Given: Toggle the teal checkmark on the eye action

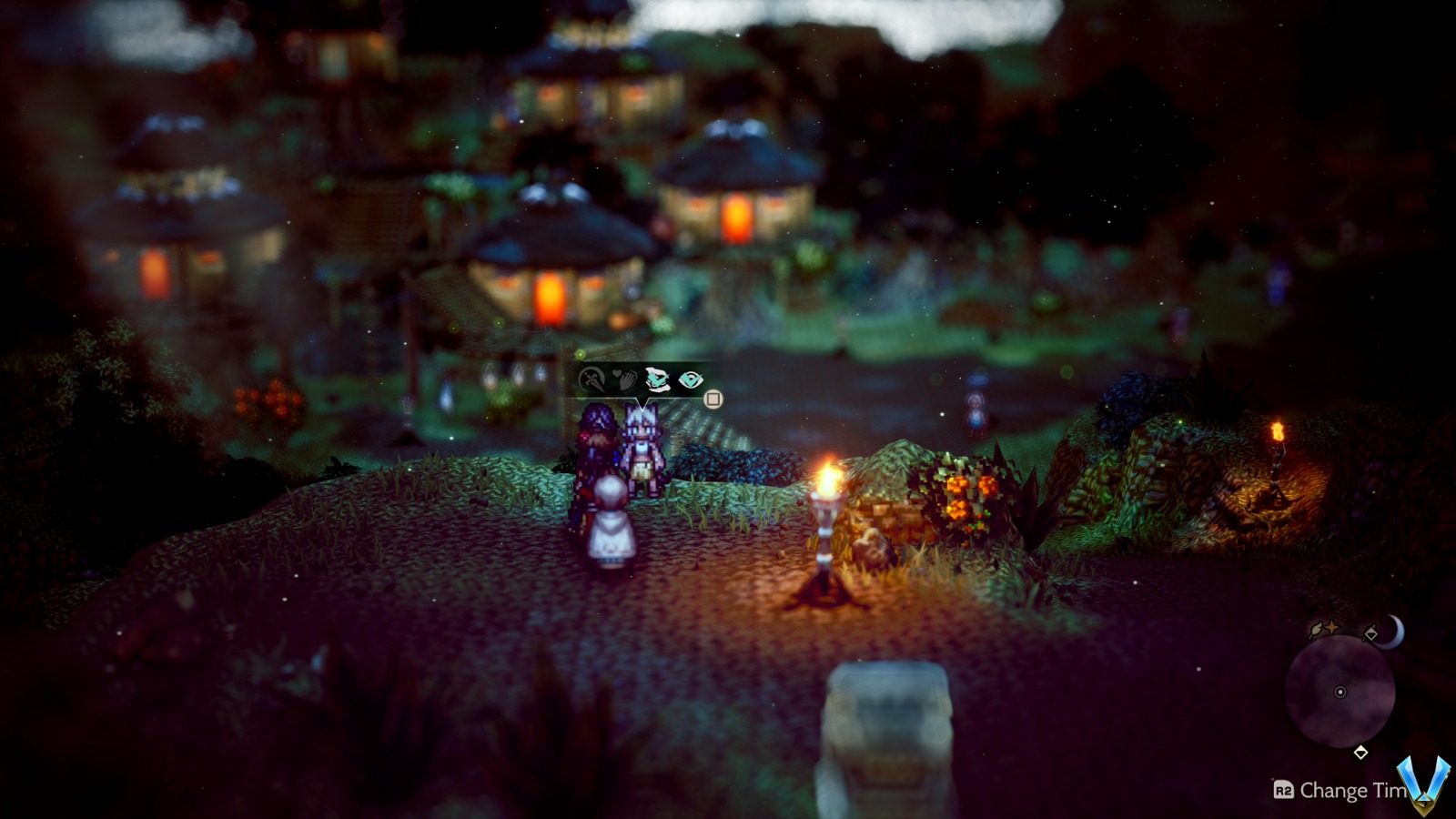Looking at the screenshot, I should [690, 380].
